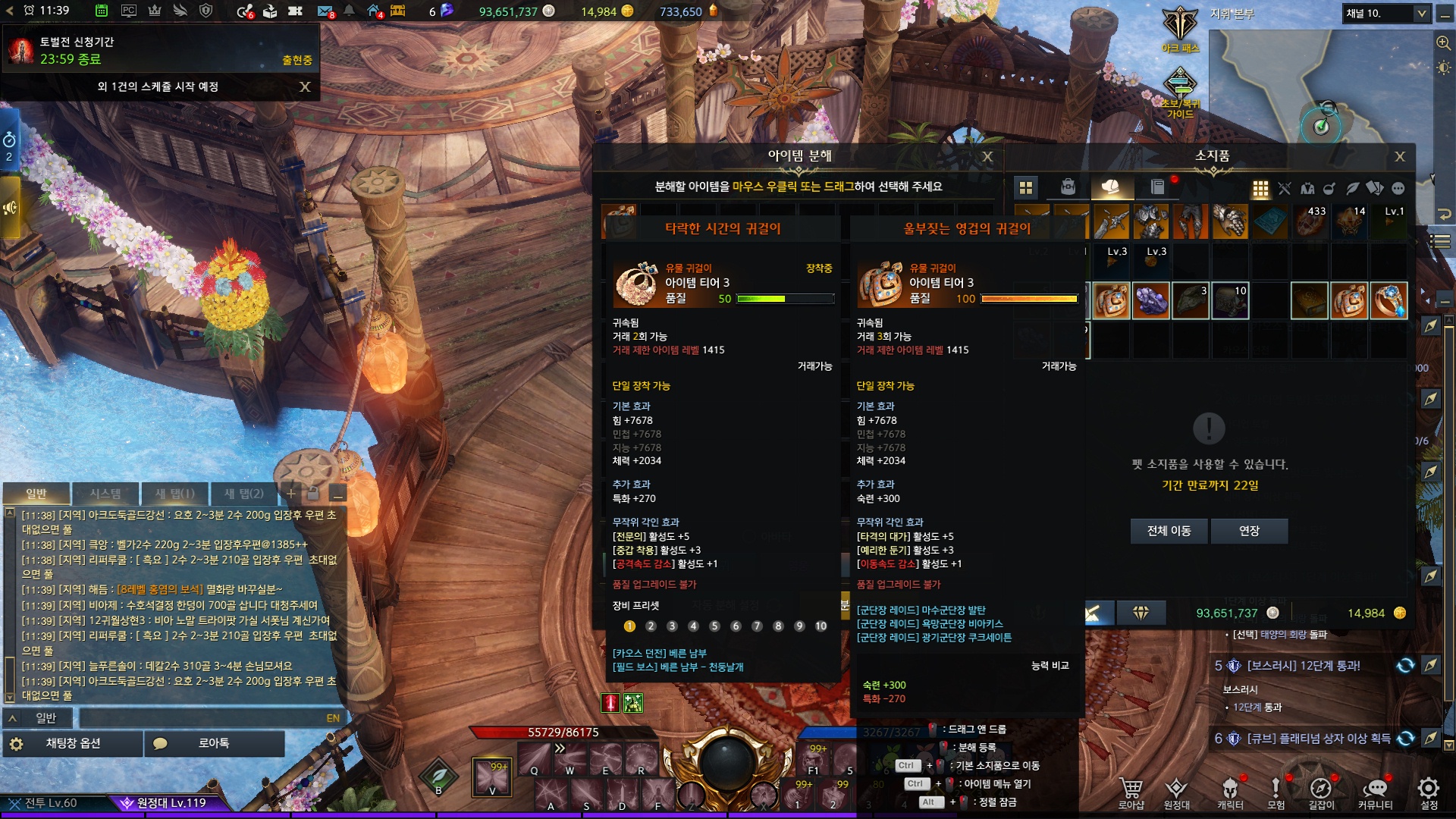1456x819 pixels.
Task: Close the 소지품 inventory window
Action: tap(1400, 157)
